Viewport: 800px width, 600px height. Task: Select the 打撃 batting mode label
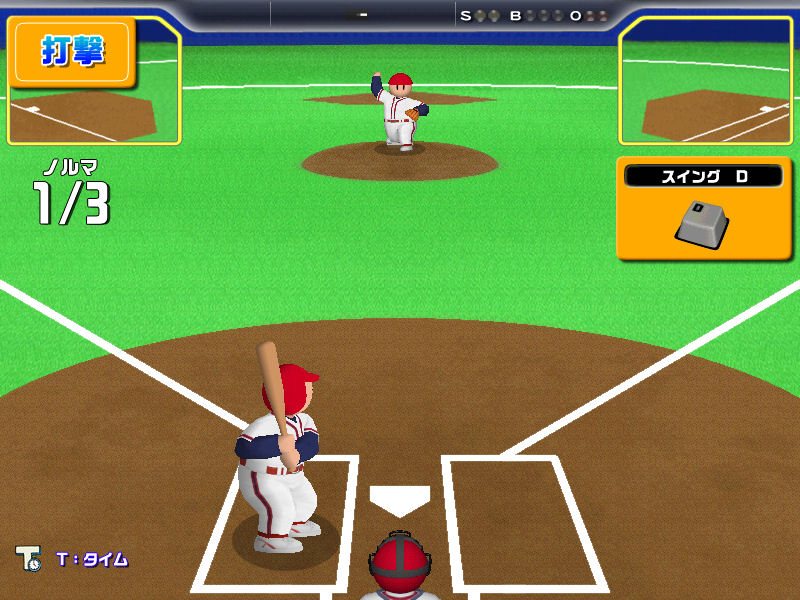72,50
